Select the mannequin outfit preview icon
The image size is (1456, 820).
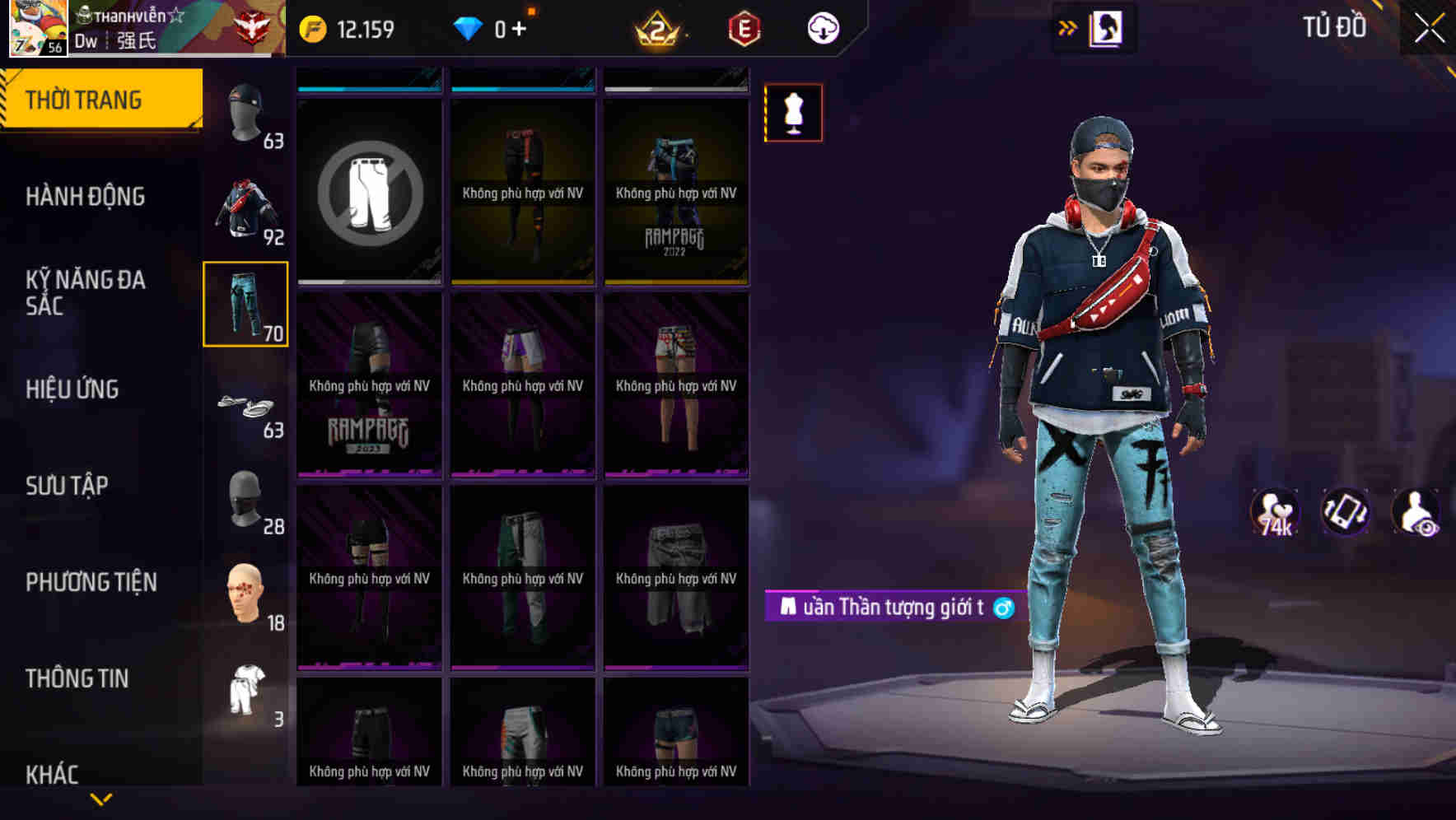click(792, 113)
